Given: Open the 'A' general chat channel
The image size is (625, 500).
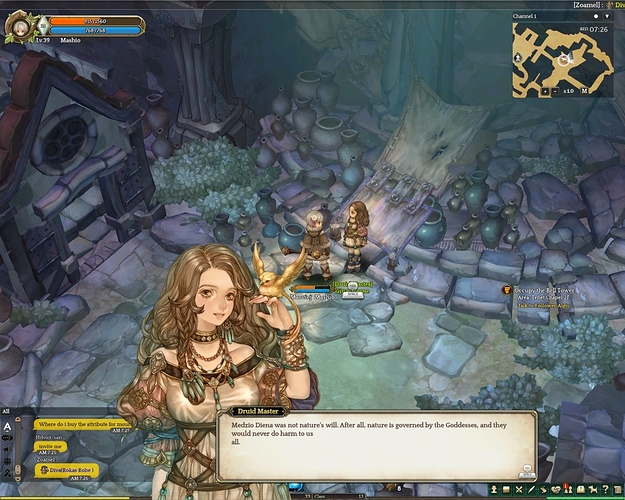Looking at the screenshot, I should [7, 425].
